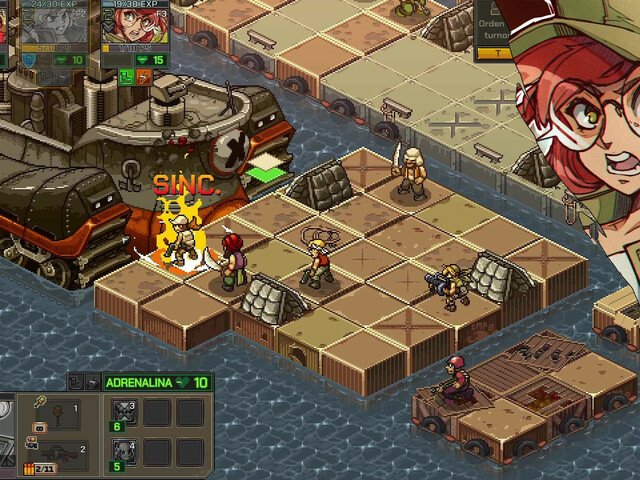Click the orange action bolt icon
Viewport: 640px width, 480px height.
click(142, 76)
